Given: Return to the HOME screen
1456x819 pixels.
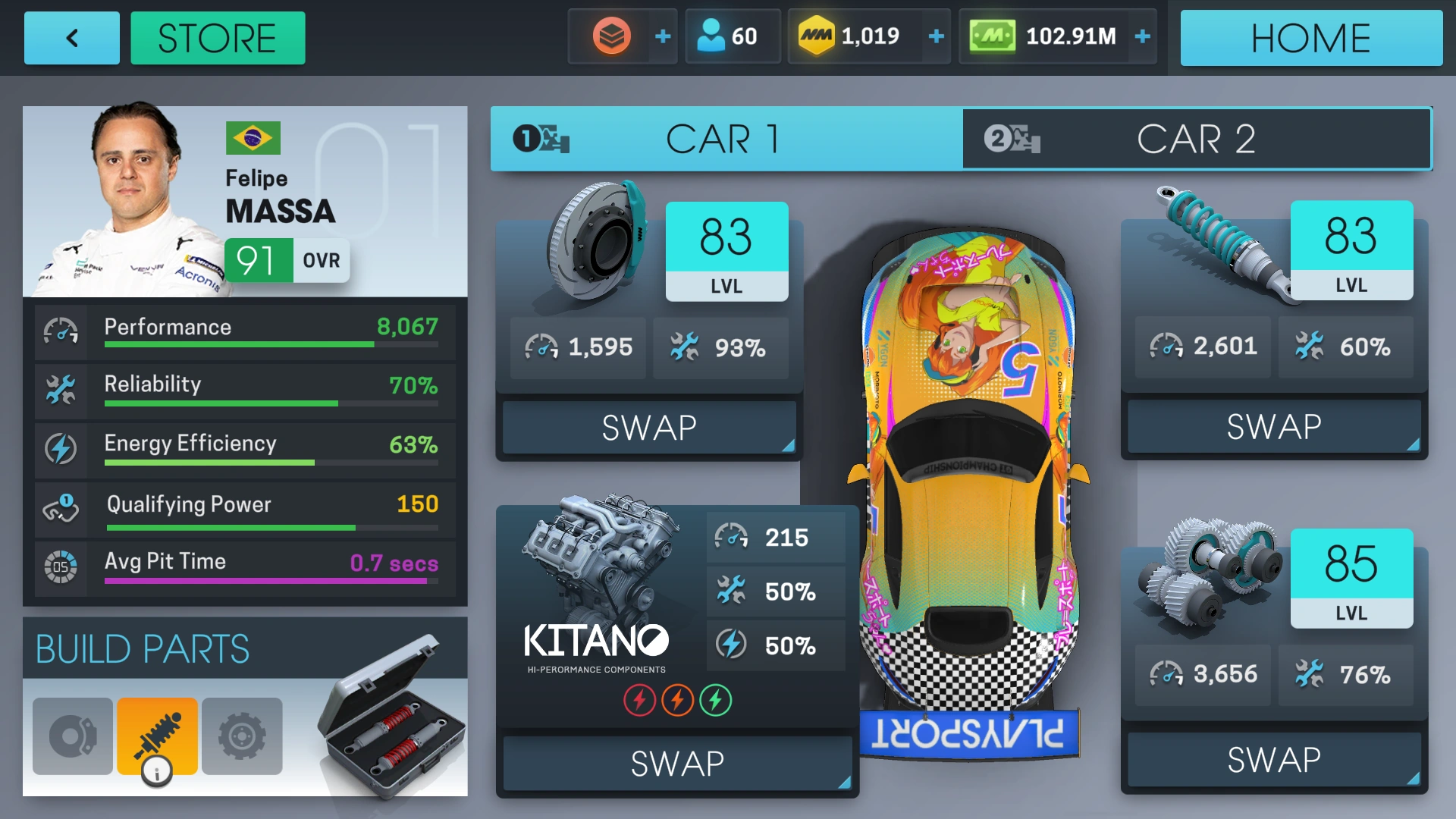Looking at the screenshot, I should click(1310, 38).
